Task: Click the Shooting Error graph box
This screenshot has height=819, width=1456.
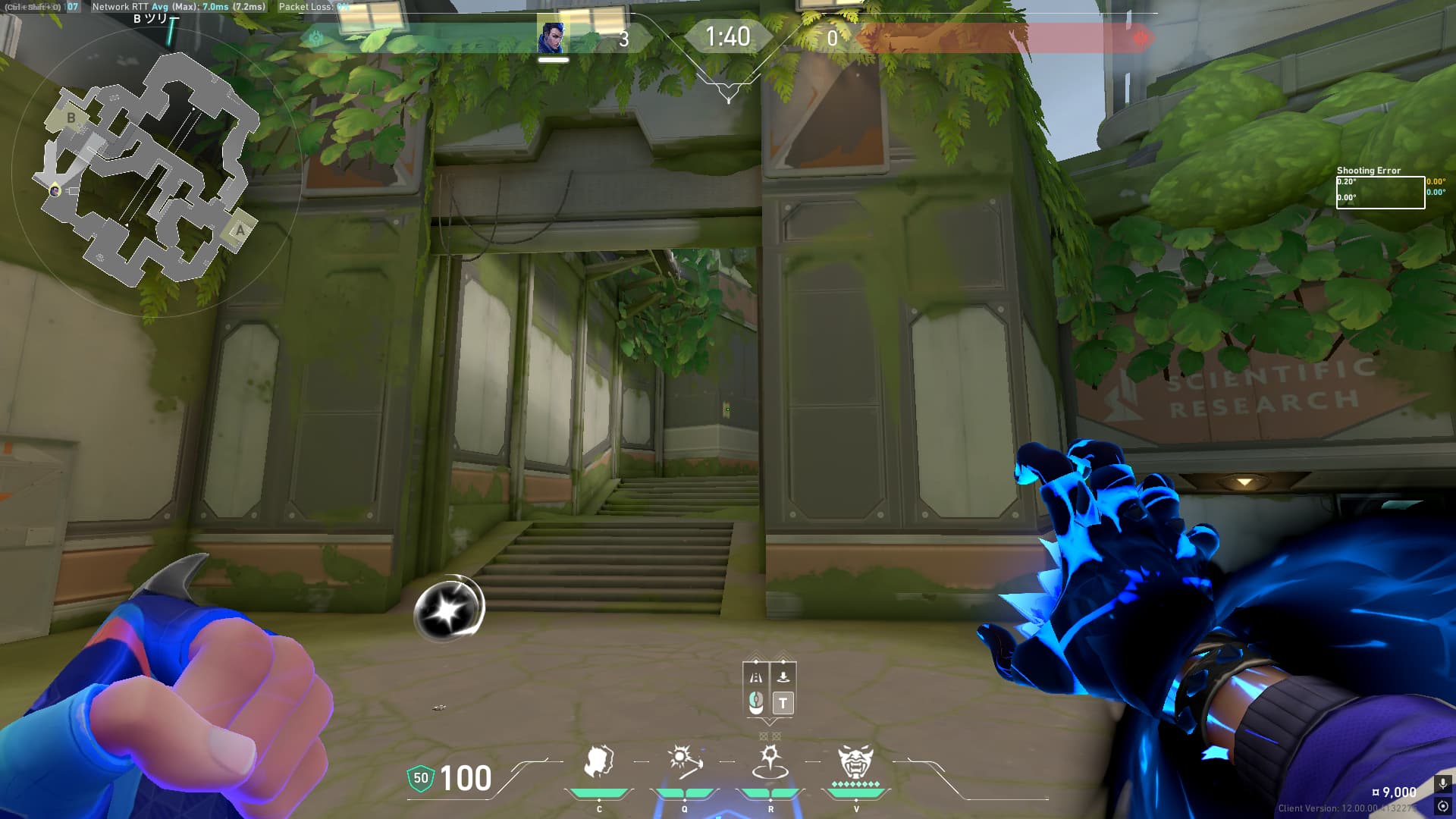Action: pyautogui.click(x=1380, y=192)
